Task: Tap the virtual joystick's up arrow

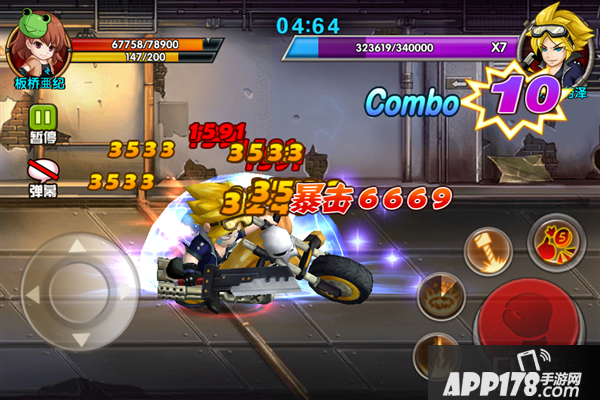Action: point(78,246)
